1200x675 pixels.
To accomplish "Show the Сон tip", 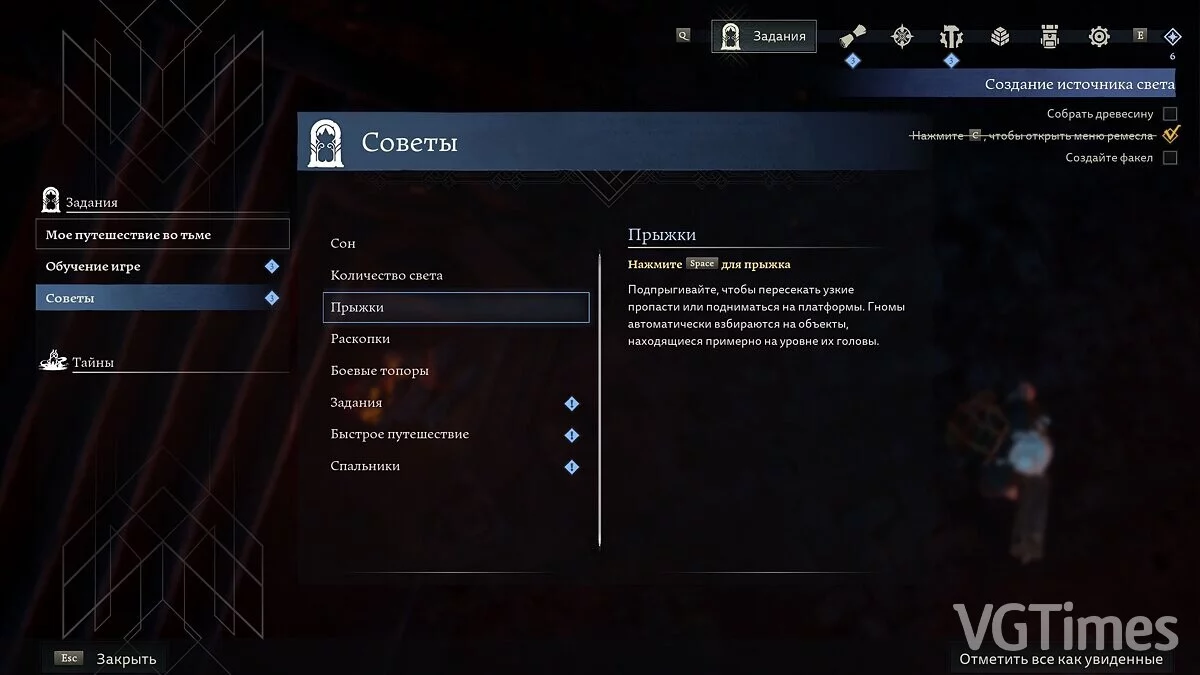I will click(x=343, y=244).
